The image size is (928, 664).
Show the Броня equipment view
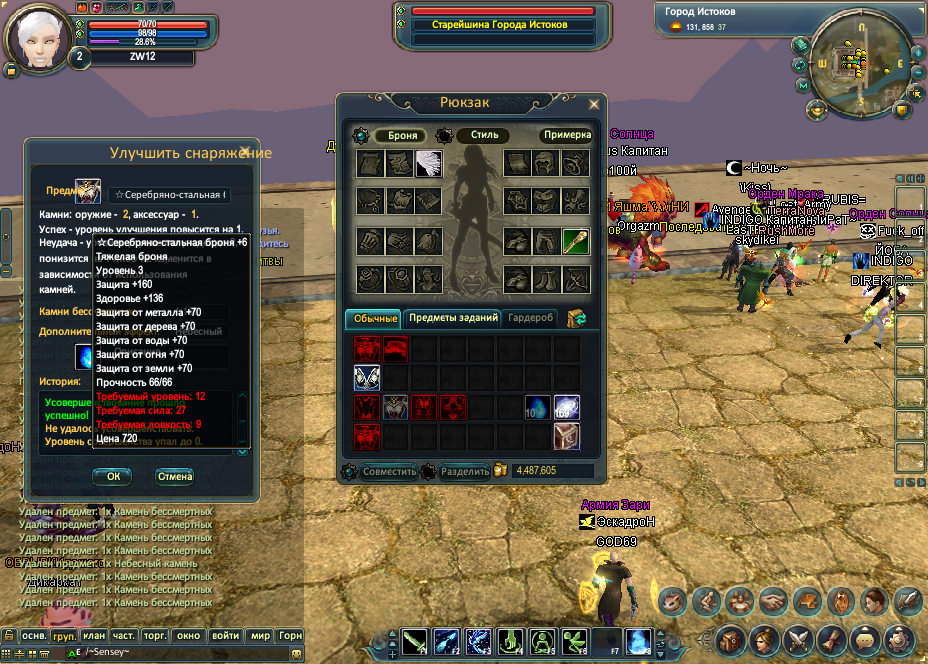403,135
